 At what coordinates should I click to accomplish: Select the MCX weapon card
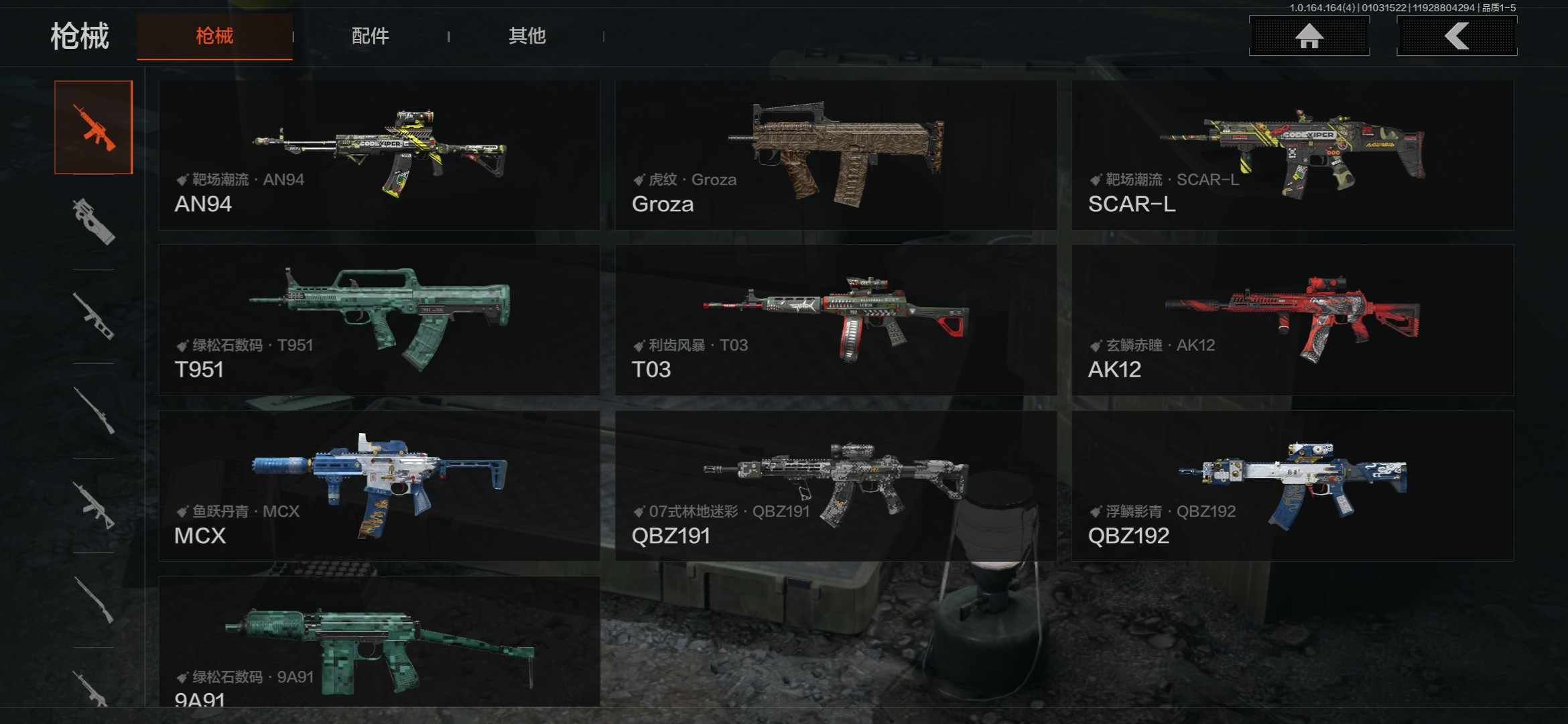pyautogui.click(x=379, y=486)
